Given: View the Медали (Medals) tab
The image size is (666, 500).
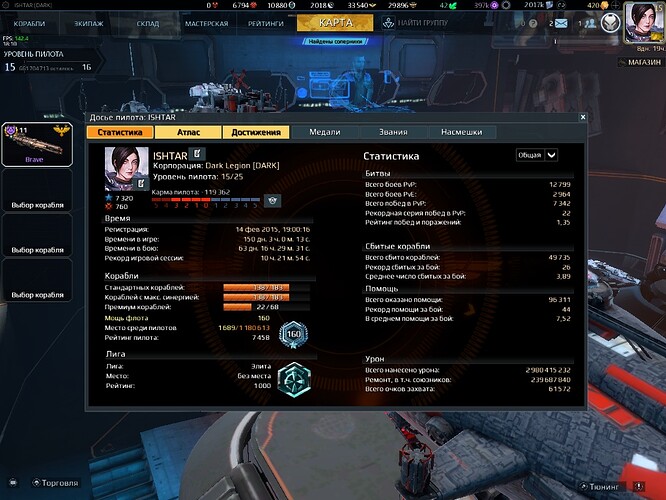Looking at the screenshot, I should tap(326, 132).
